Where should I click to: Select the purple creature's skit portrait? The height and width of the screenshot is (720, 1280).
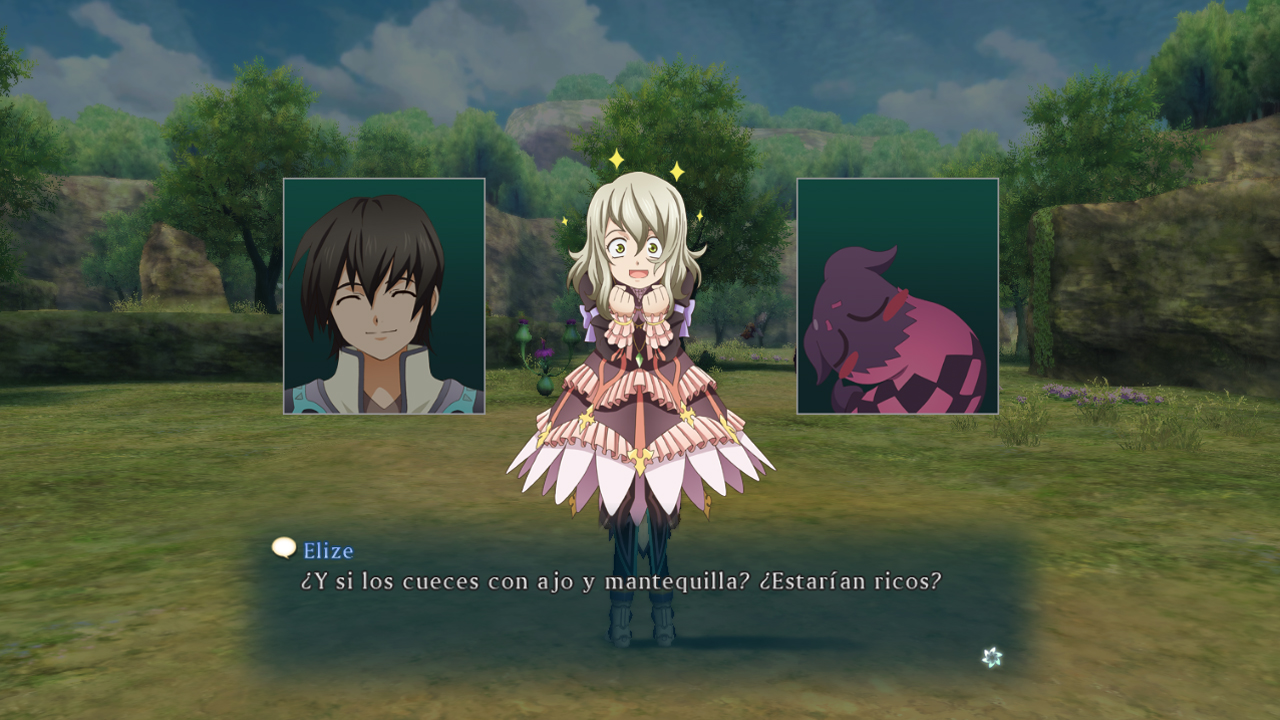click(897, 296)
